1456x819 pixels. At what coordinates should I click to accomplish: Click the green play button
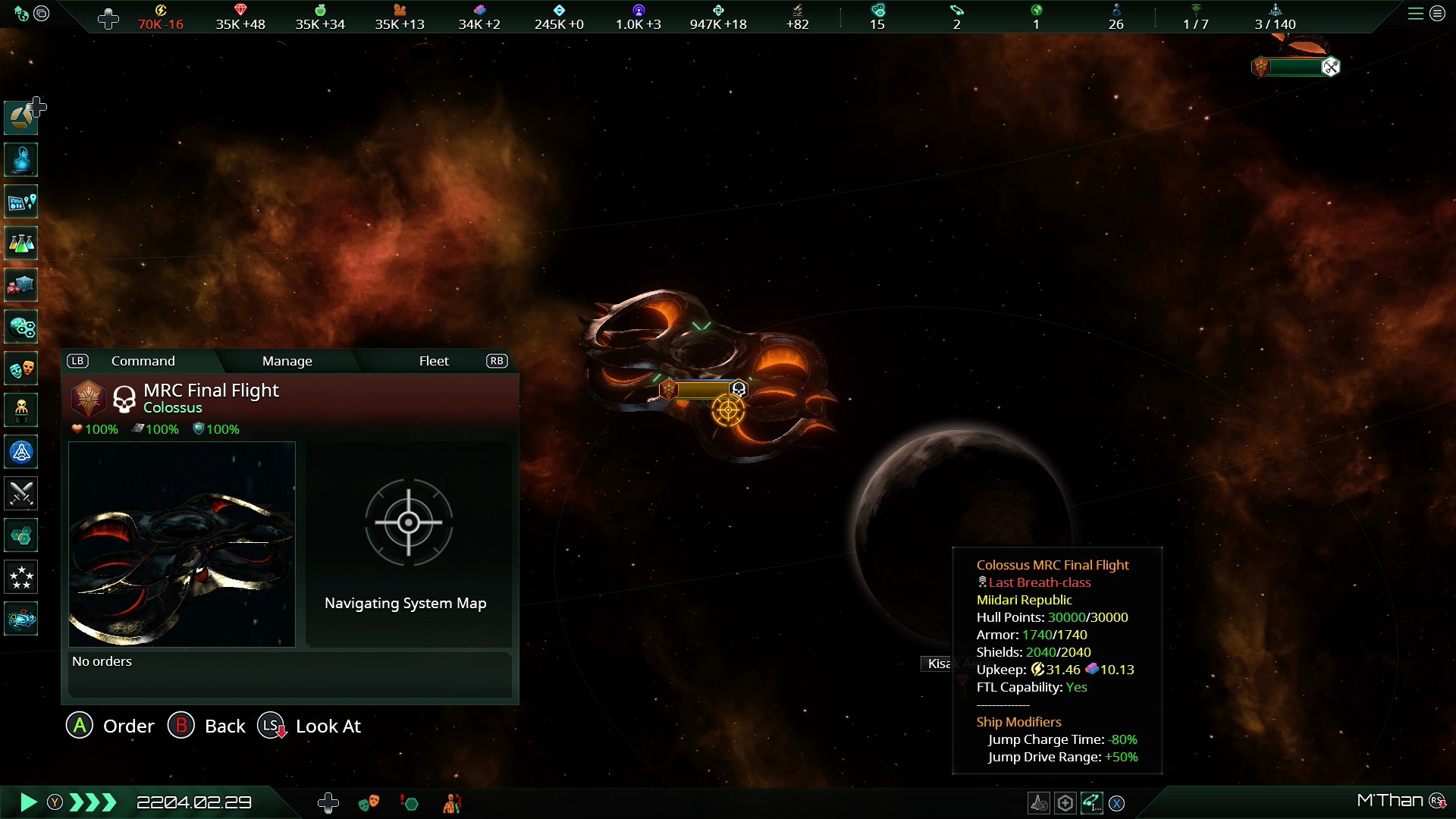point(28,802)
